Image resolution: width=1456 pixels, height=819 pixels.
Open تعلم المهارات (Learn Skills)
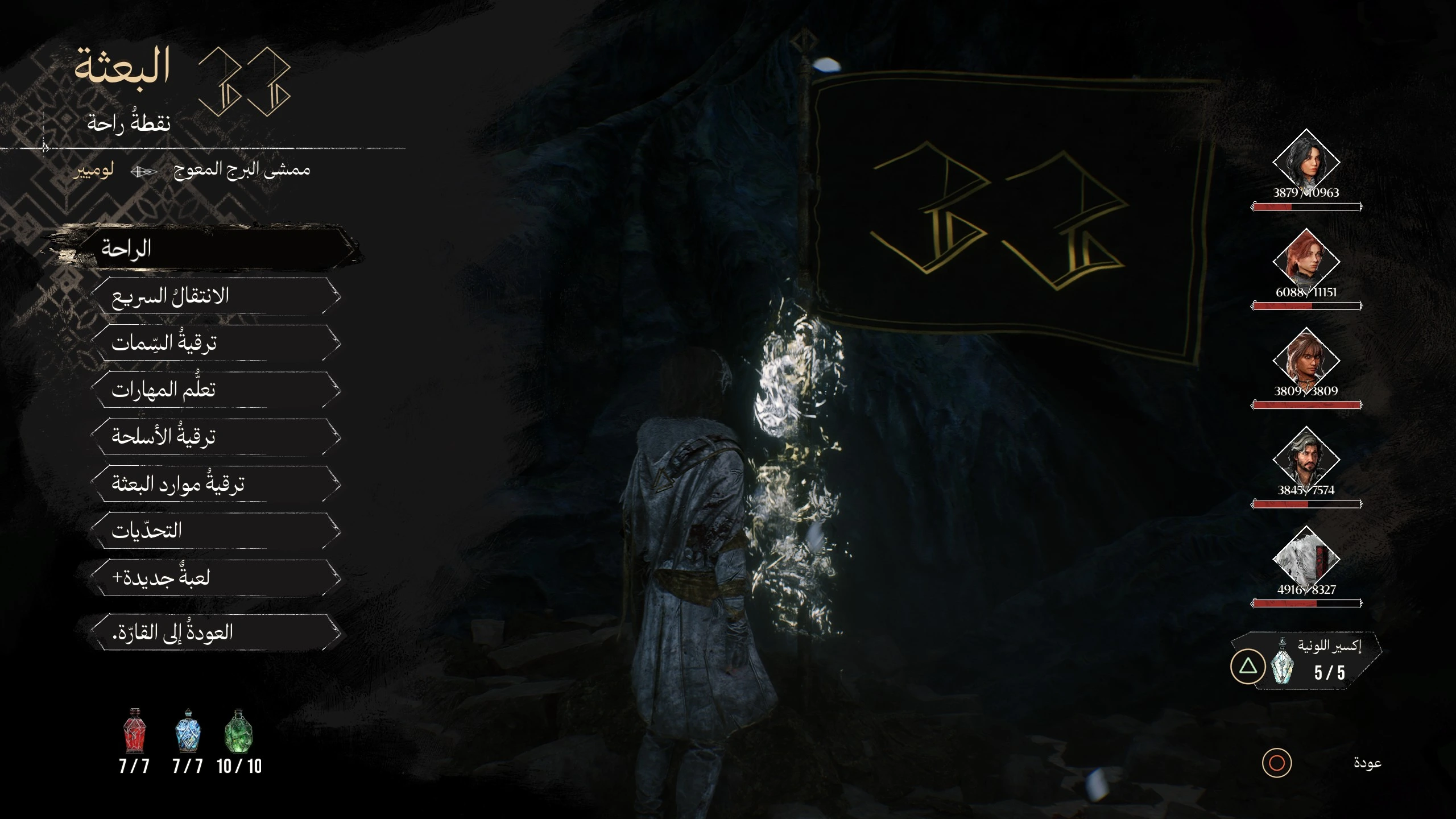click(216, 390)
